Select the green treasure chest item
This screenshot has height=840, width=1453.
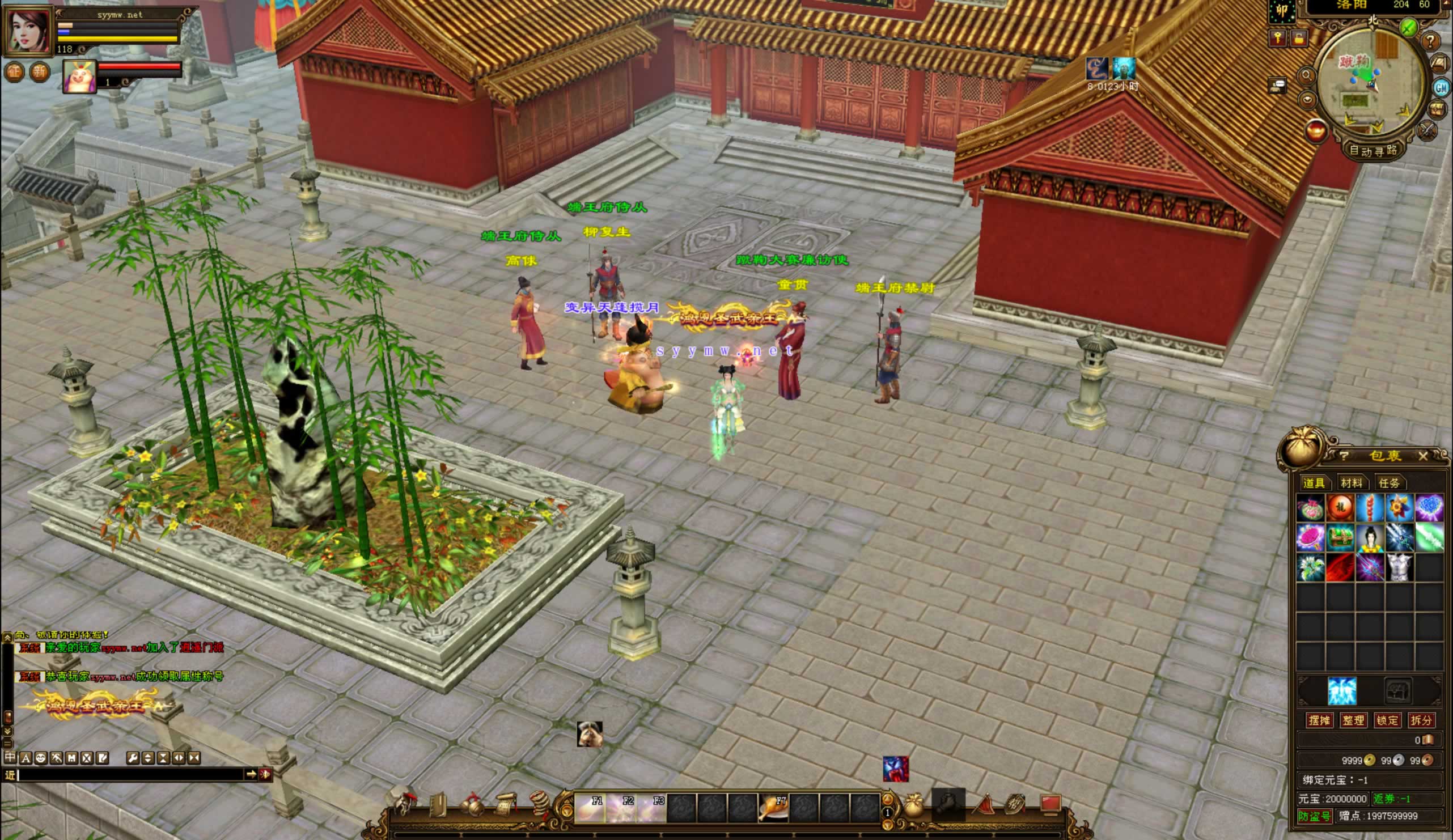coord(1340,537)
